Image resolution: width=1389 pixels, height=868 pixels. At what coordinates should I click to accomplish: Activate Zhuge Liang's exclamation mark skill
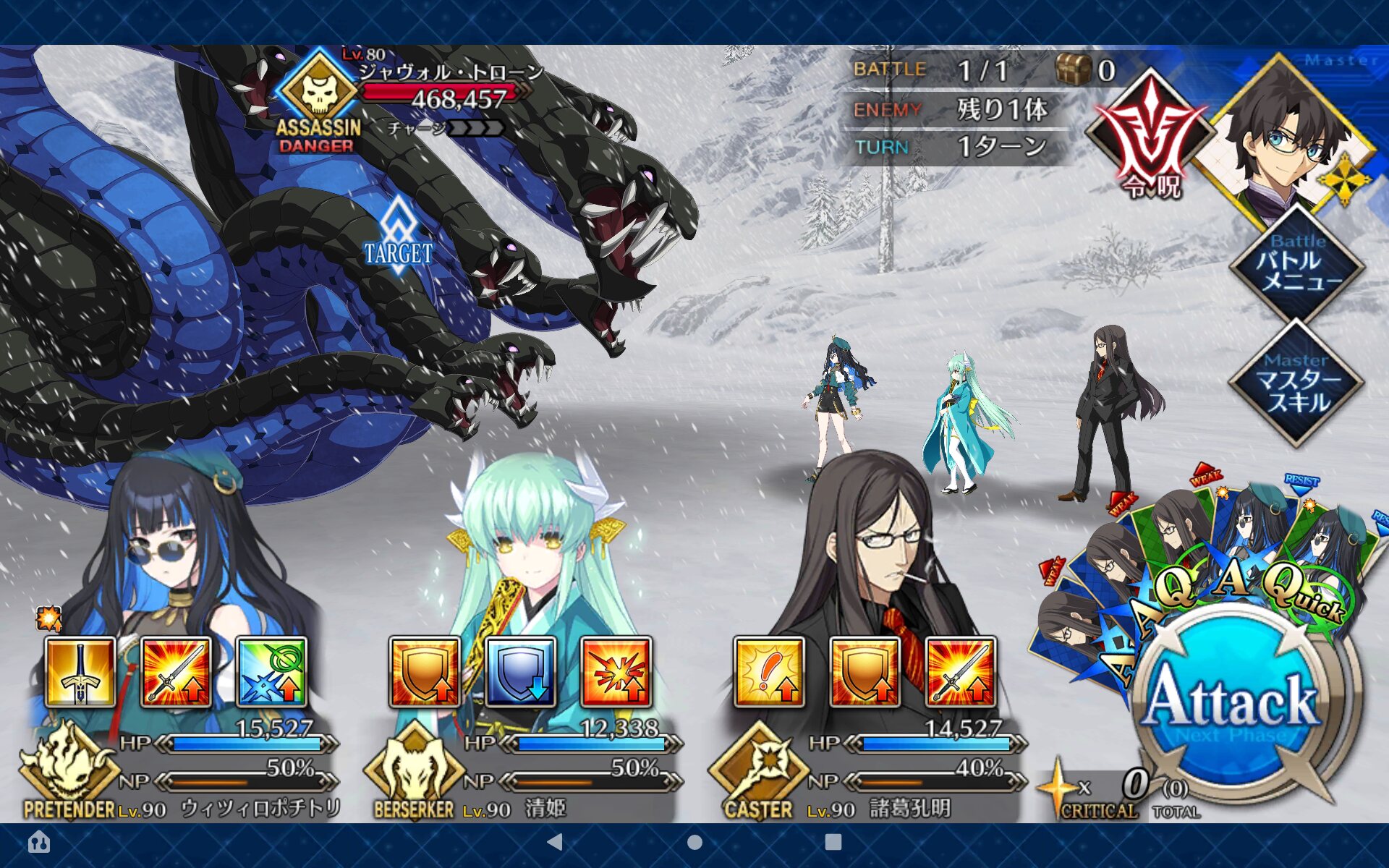(x=769, y=672)
